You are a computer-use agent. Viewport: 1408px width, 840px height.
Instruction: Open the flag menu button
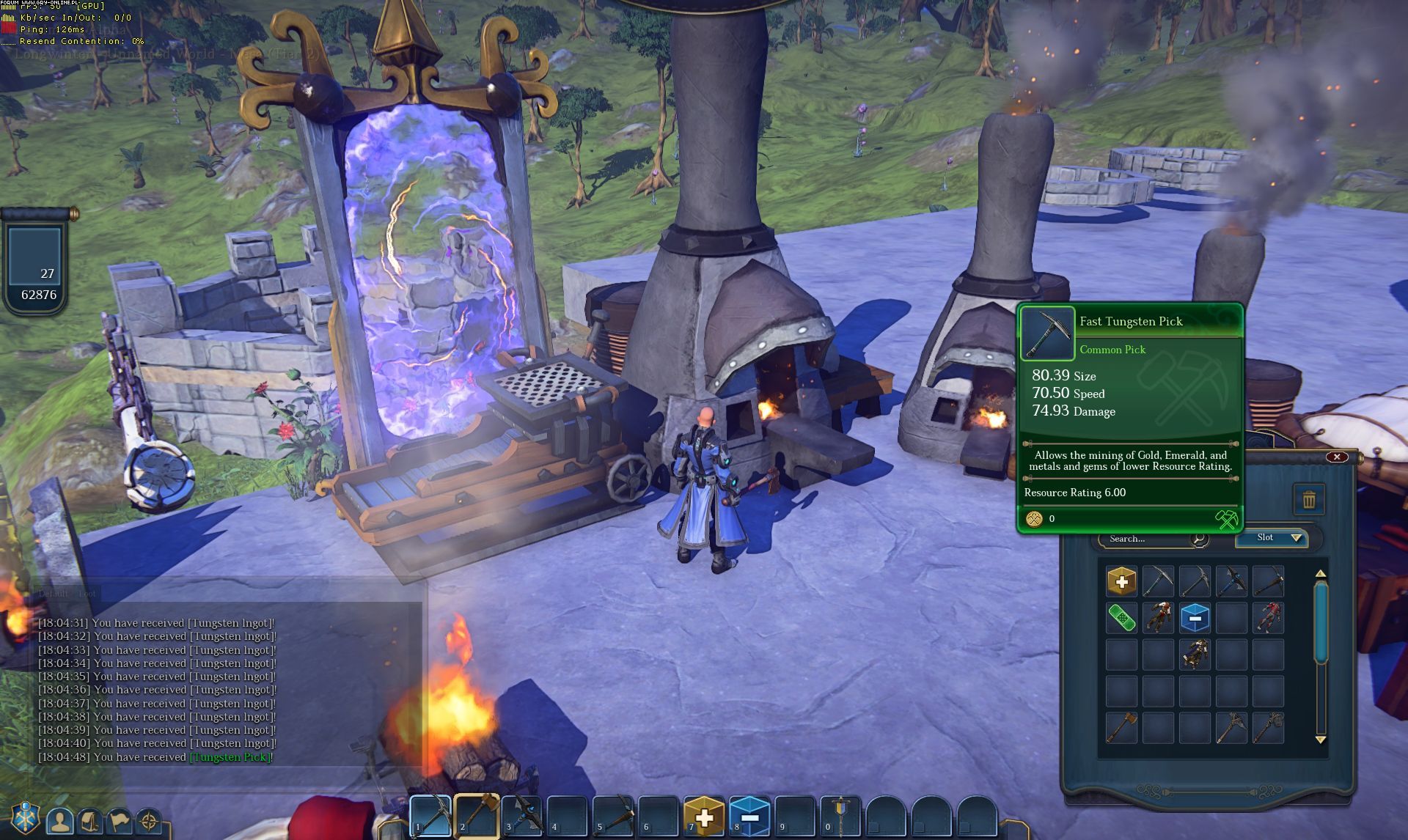[120, 821]
